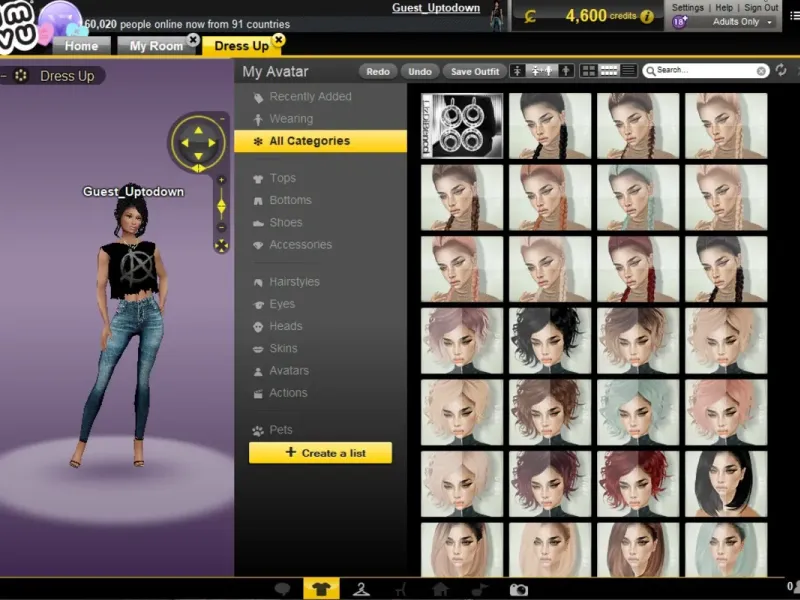This screenshot has width=800, height=600.
Task: Open the Adults Only dropdown
Action: pos(742,21)
